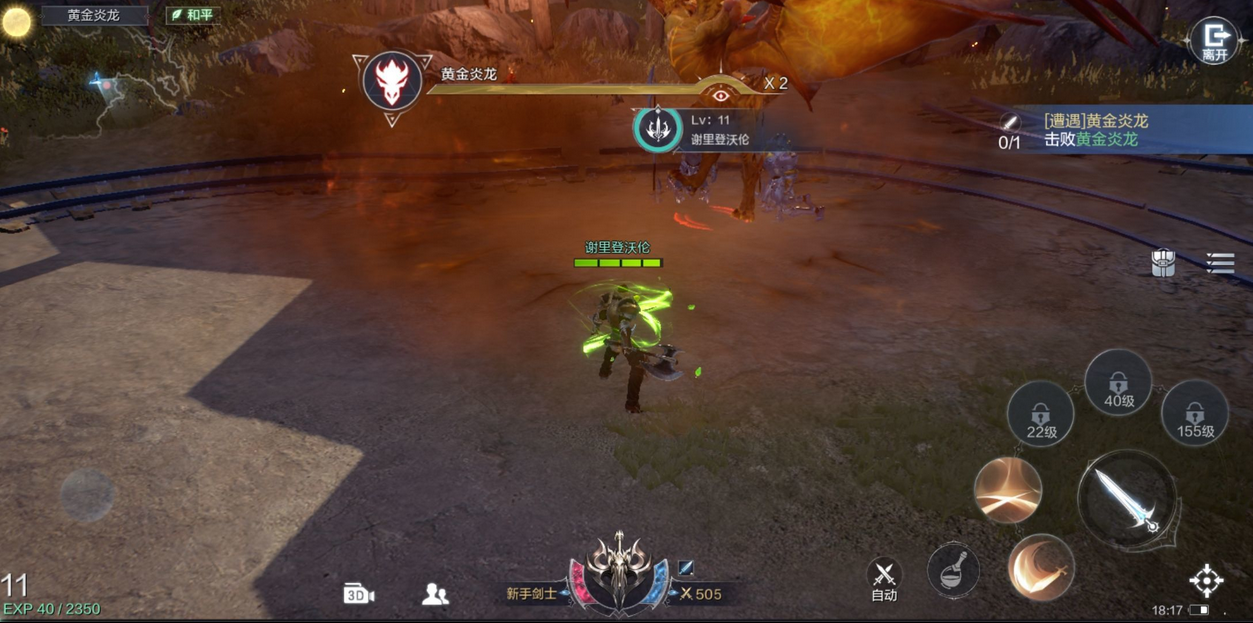Screen dimensions: 1253x623
Task: Open the armor equipment icon
Action: [1163, 263]
